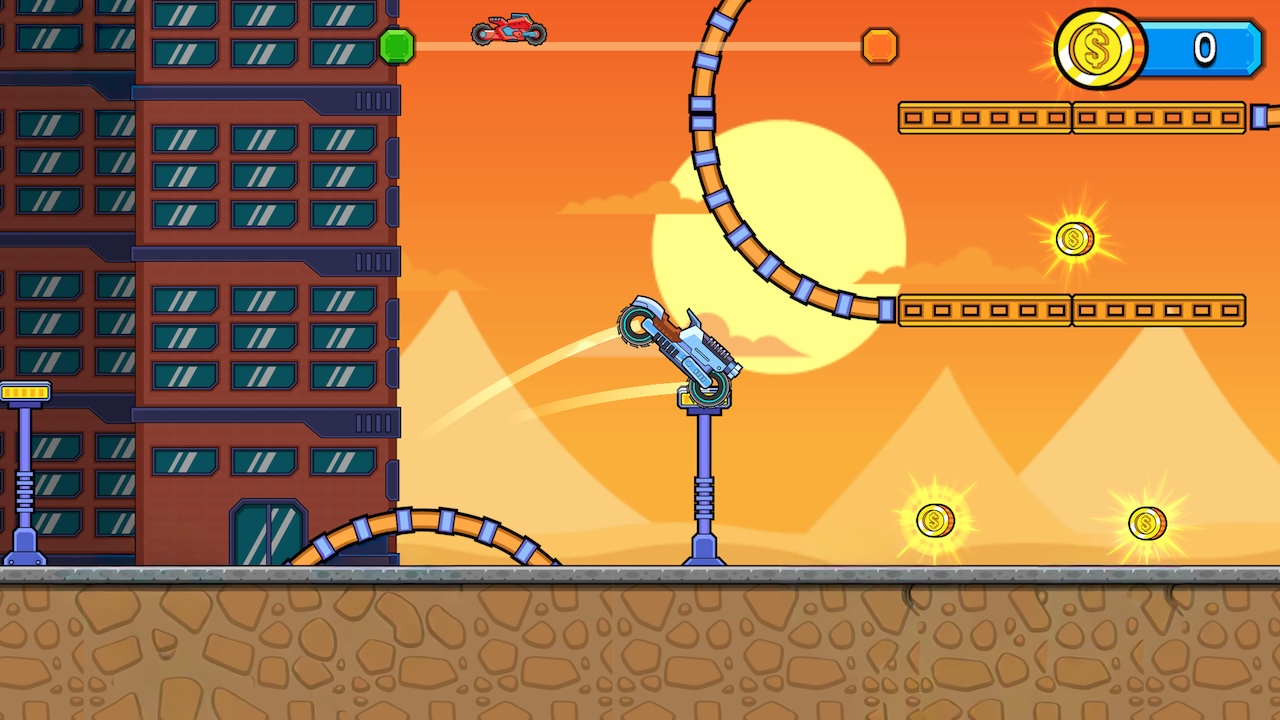Click the orange hexagon finish marker
Screen dimensions: 1280x720
pyautogui.click(x=879, y=44)
